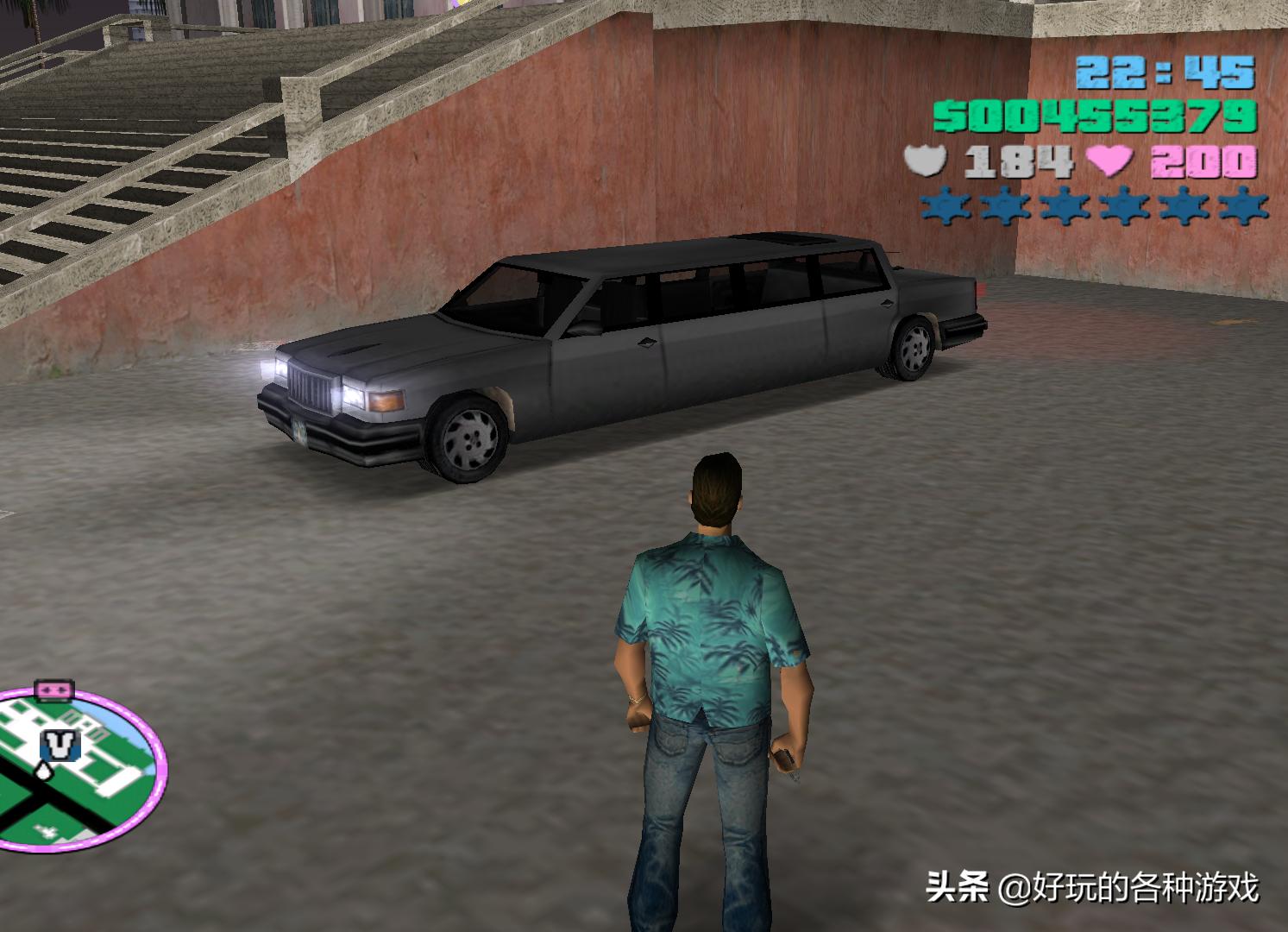Toggle the limo's orange turn signal lamp
Image resolution: width=1288 pixels, height=932 pixels.
point(385,403)
